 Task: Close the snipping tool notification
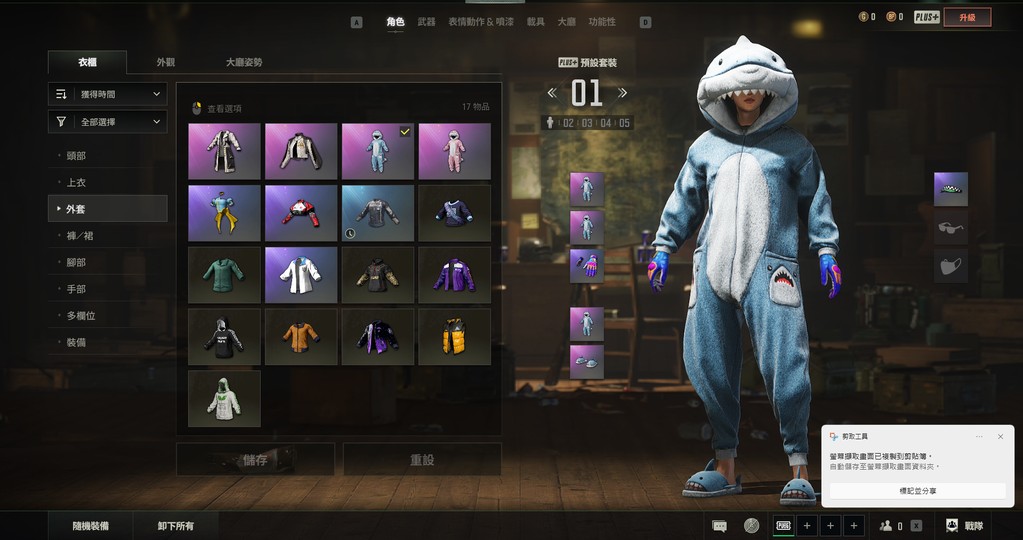(x=1000, y=437)
